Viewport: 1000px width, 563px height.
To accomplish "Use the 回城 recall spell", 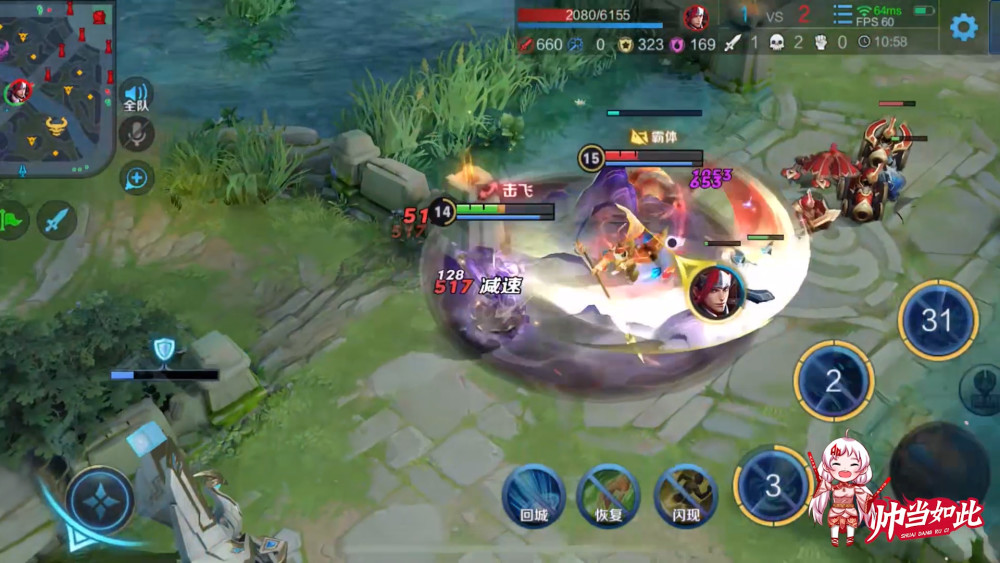I will click(534, 495).
